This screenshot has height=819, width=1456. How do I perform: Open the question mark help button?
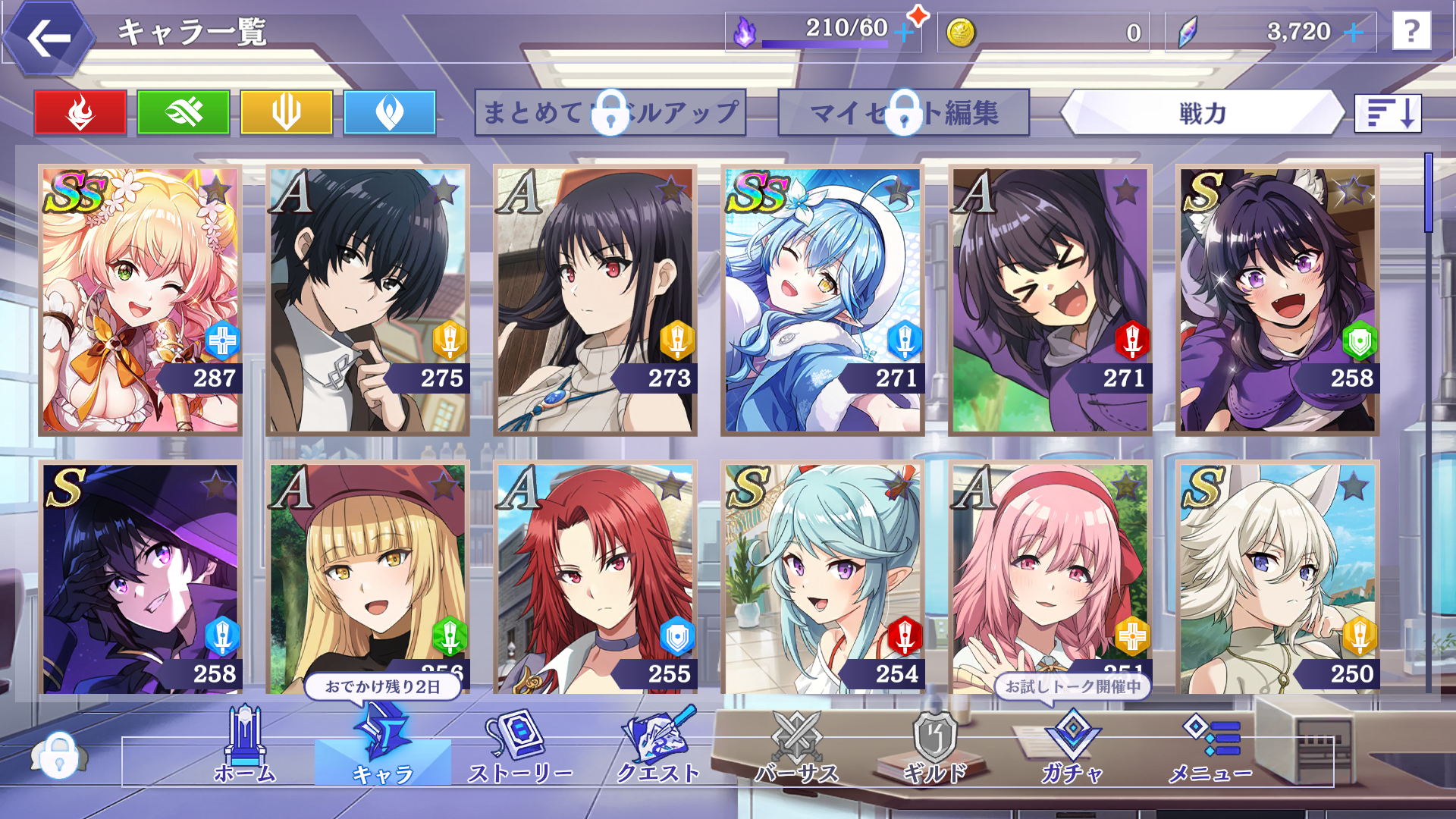pyautogui.click(x=1411, y=32)
